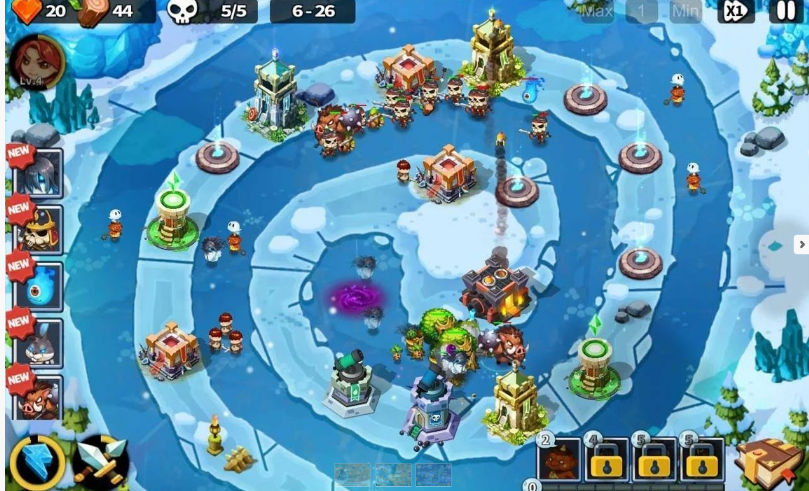
Task: Toggle the X1 game speed button
Action: [736, 12]
